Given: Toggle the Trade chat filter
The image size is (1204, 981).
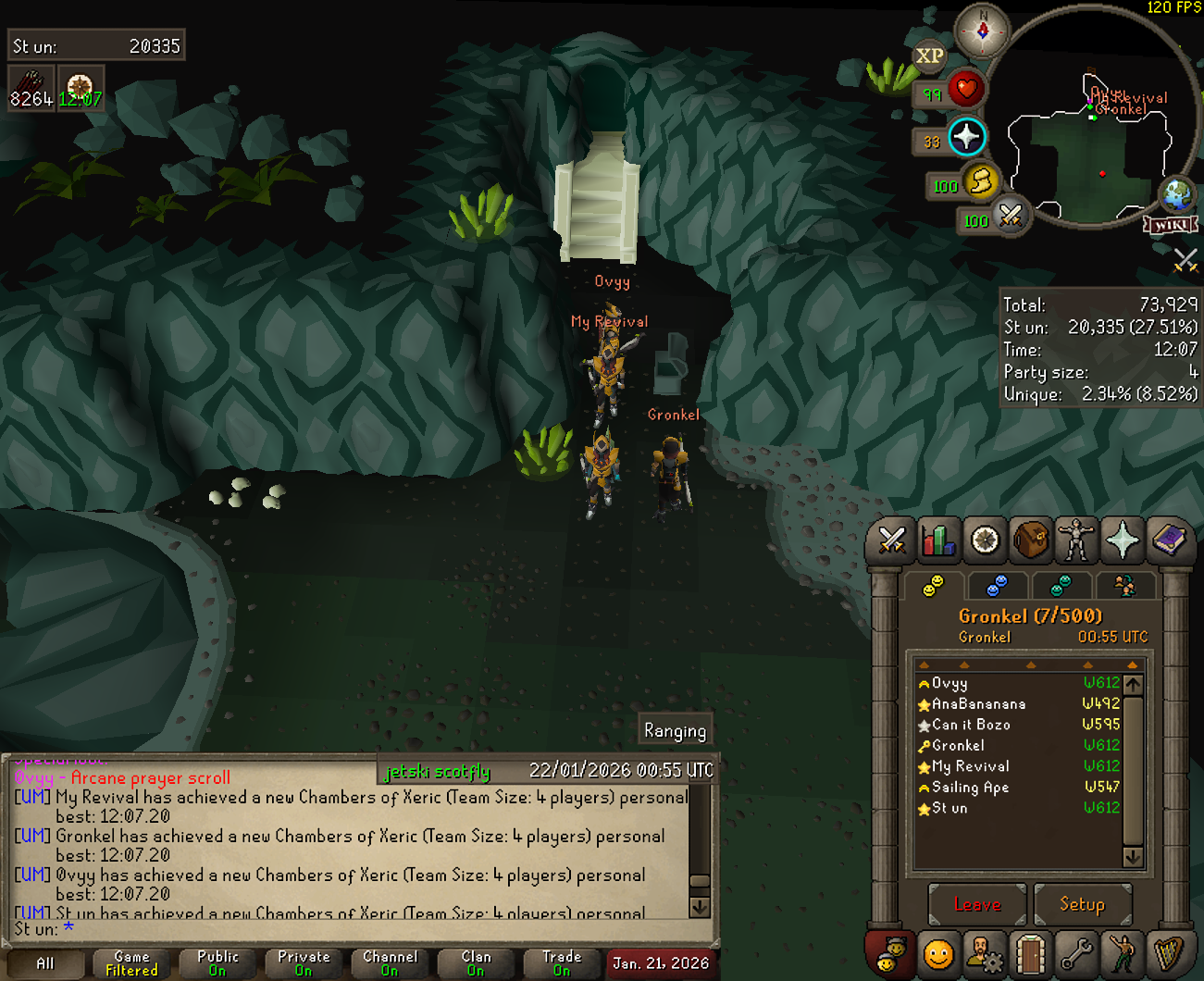Looking at the screenshot, I should click(x=562, y=963).
